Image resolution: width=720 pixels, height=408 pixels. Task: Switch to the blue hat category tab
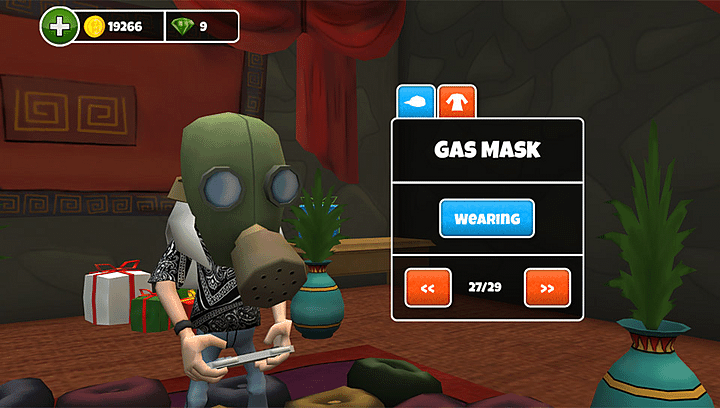tap(416, 102)
